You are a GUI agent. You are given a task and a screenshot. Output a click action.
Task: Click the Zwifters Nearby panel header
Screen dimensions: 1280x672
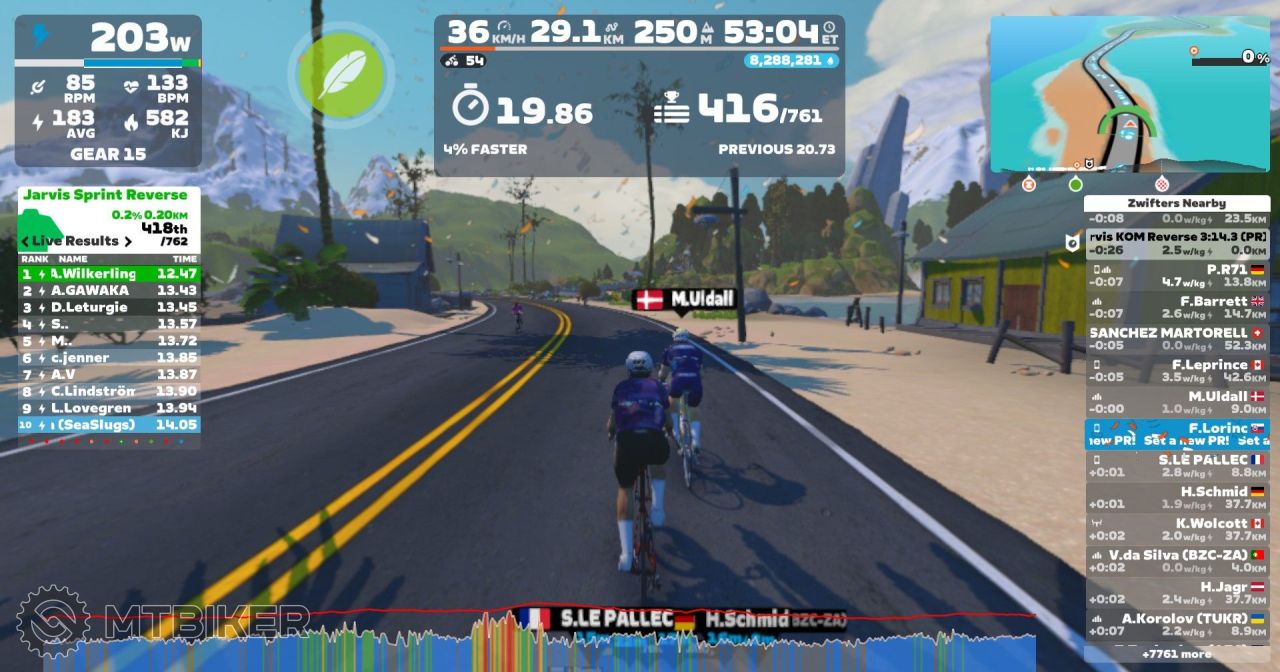pos(1177,203)
